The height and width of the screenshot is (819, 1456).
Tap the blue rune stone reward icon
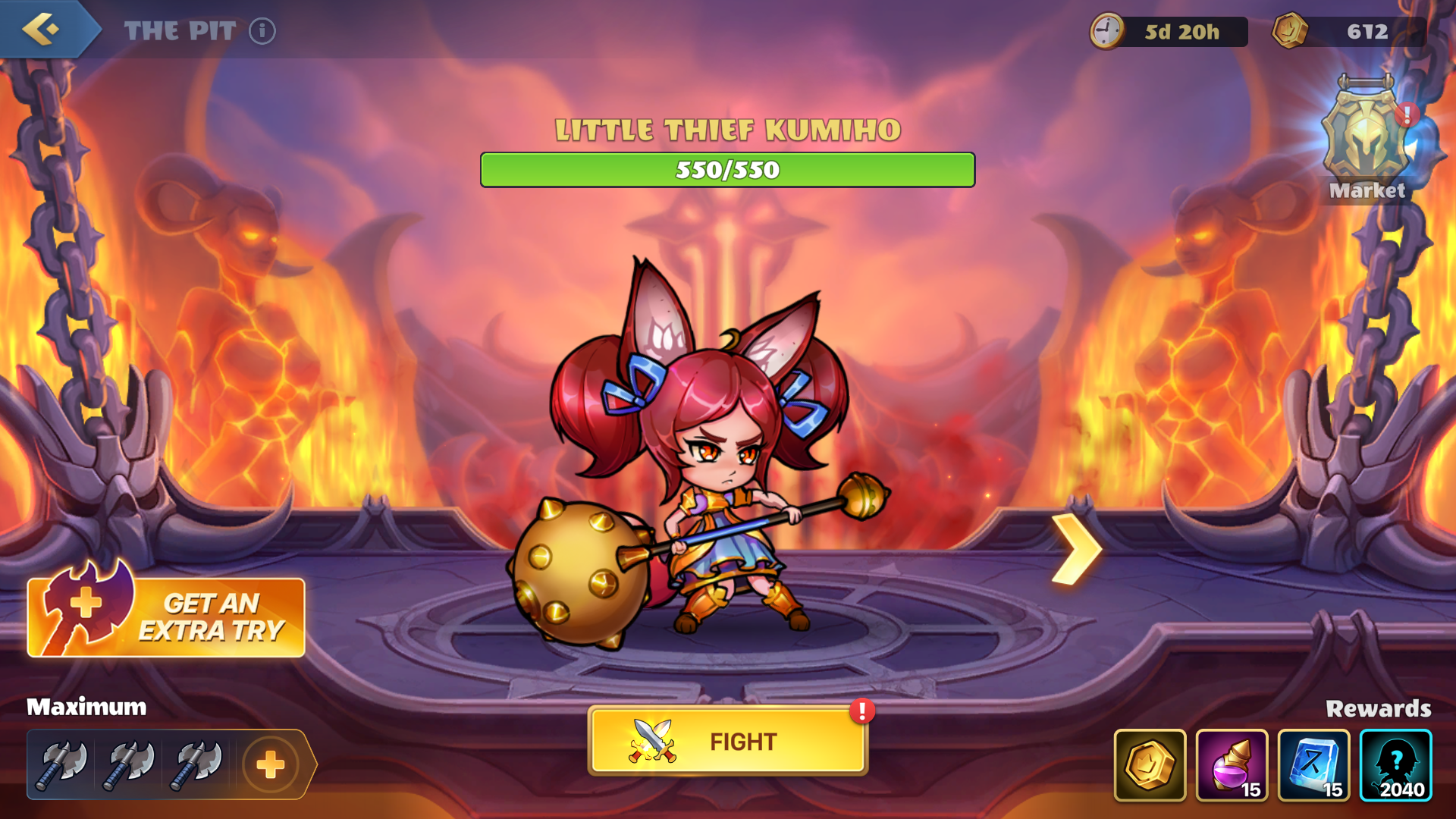1314,766
